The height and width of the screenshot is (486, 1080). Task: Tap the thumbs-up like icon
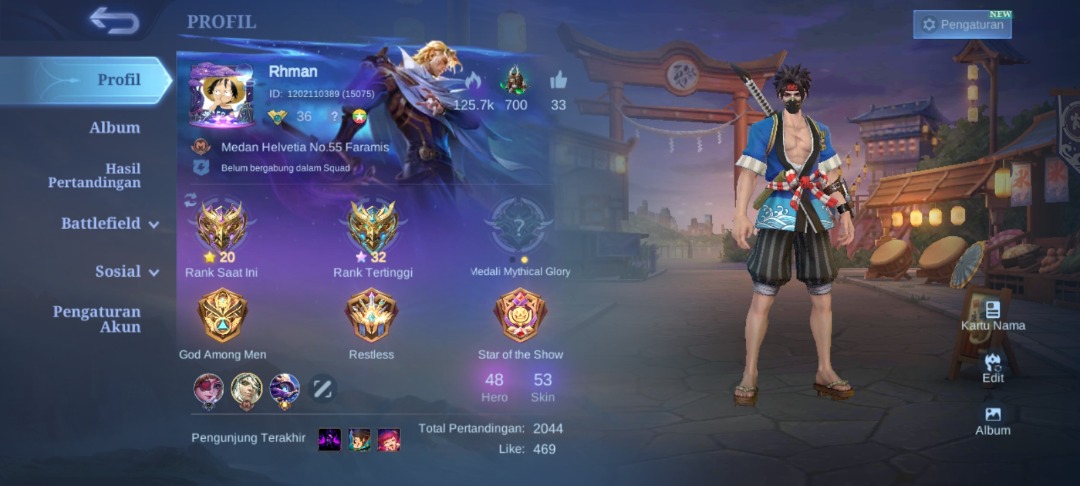tap(558, 81)
